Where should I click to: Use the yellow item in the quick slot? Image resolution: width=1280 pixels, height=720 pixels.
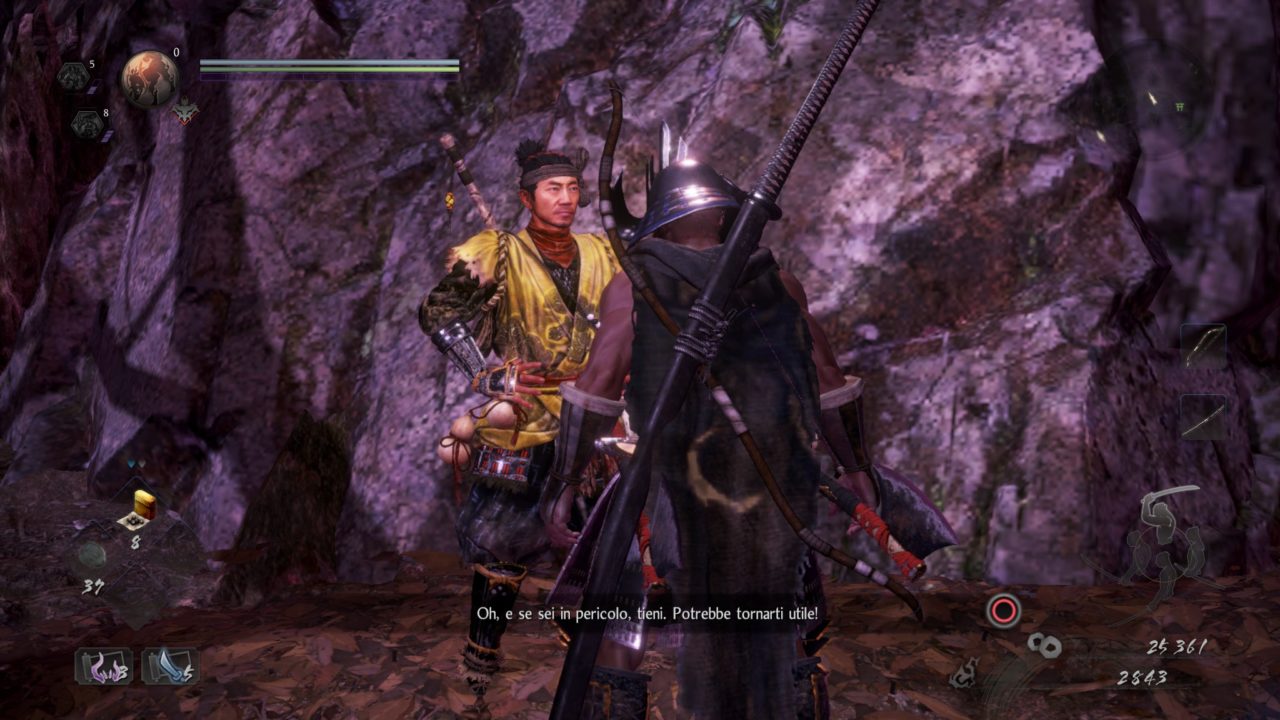[142, 508]
